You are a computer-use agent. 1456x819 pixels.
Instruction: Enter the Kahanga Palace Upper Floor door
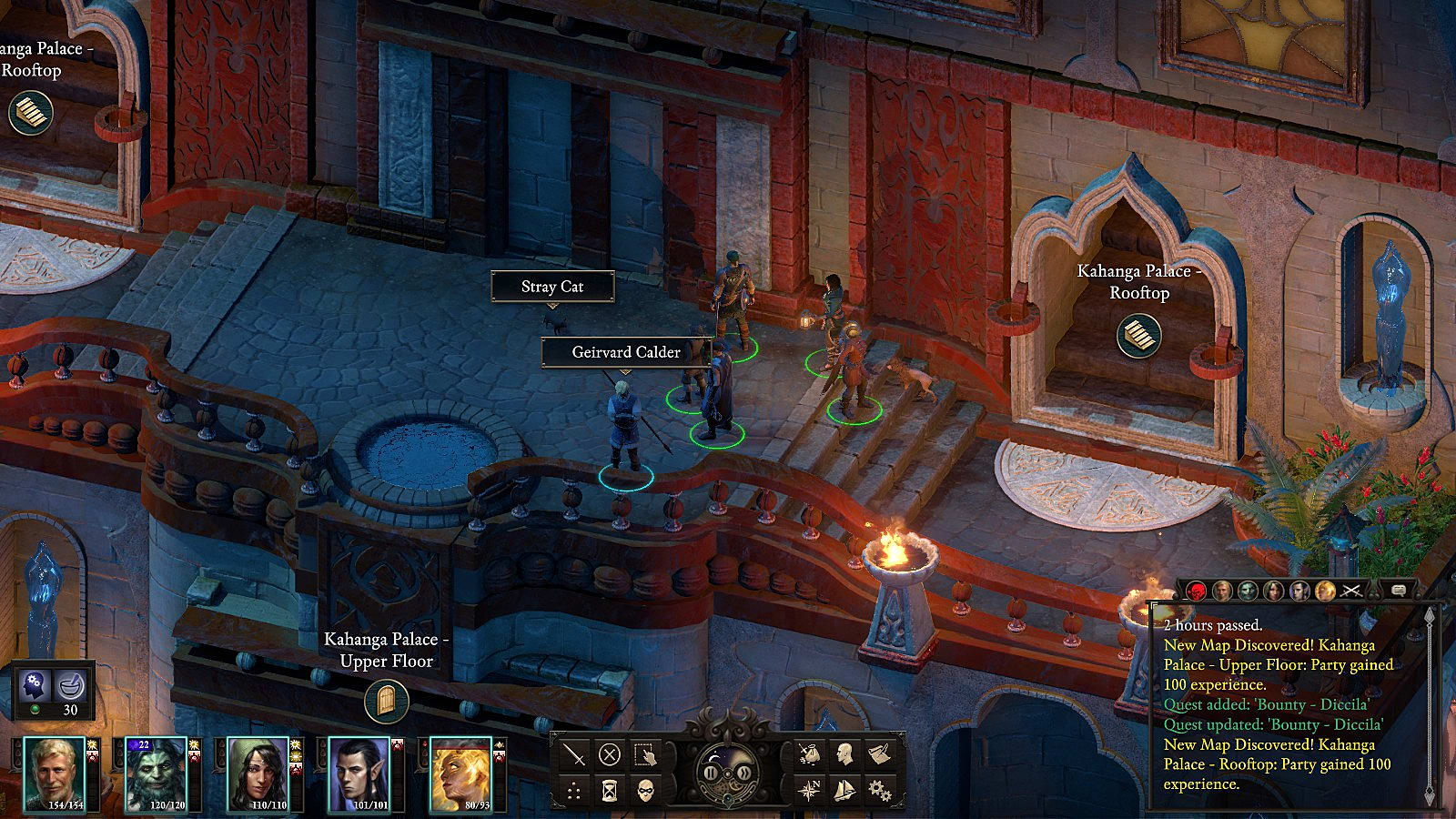(x=386, y=702)
